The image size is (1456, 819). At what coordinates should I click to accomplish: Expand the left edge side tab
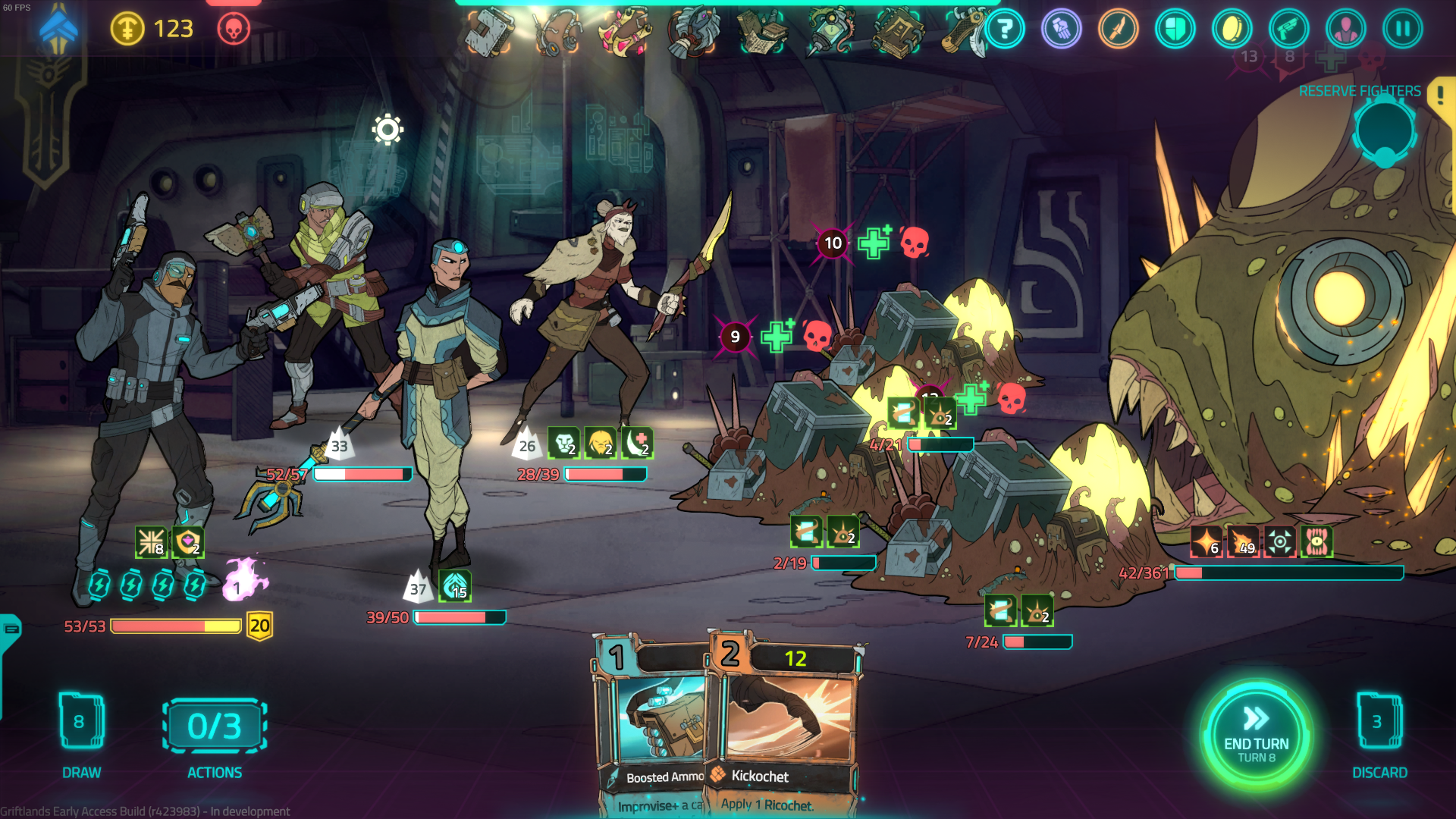tap(11, 629)
